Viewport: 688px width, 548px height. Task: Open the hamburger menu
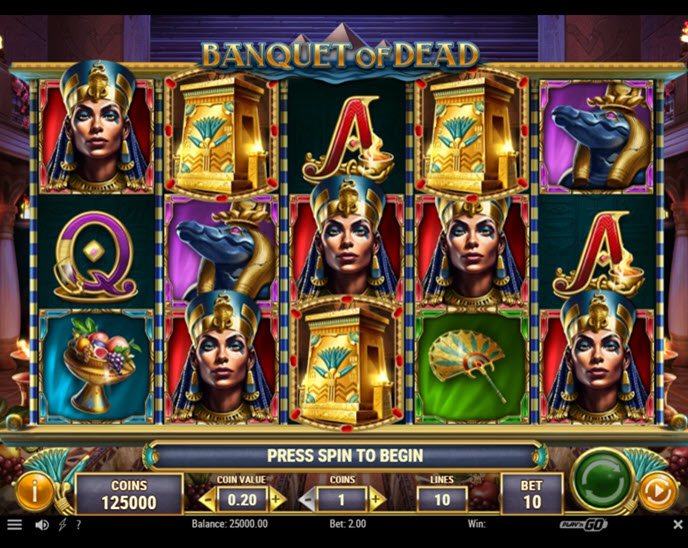click(x=14, y=524)
